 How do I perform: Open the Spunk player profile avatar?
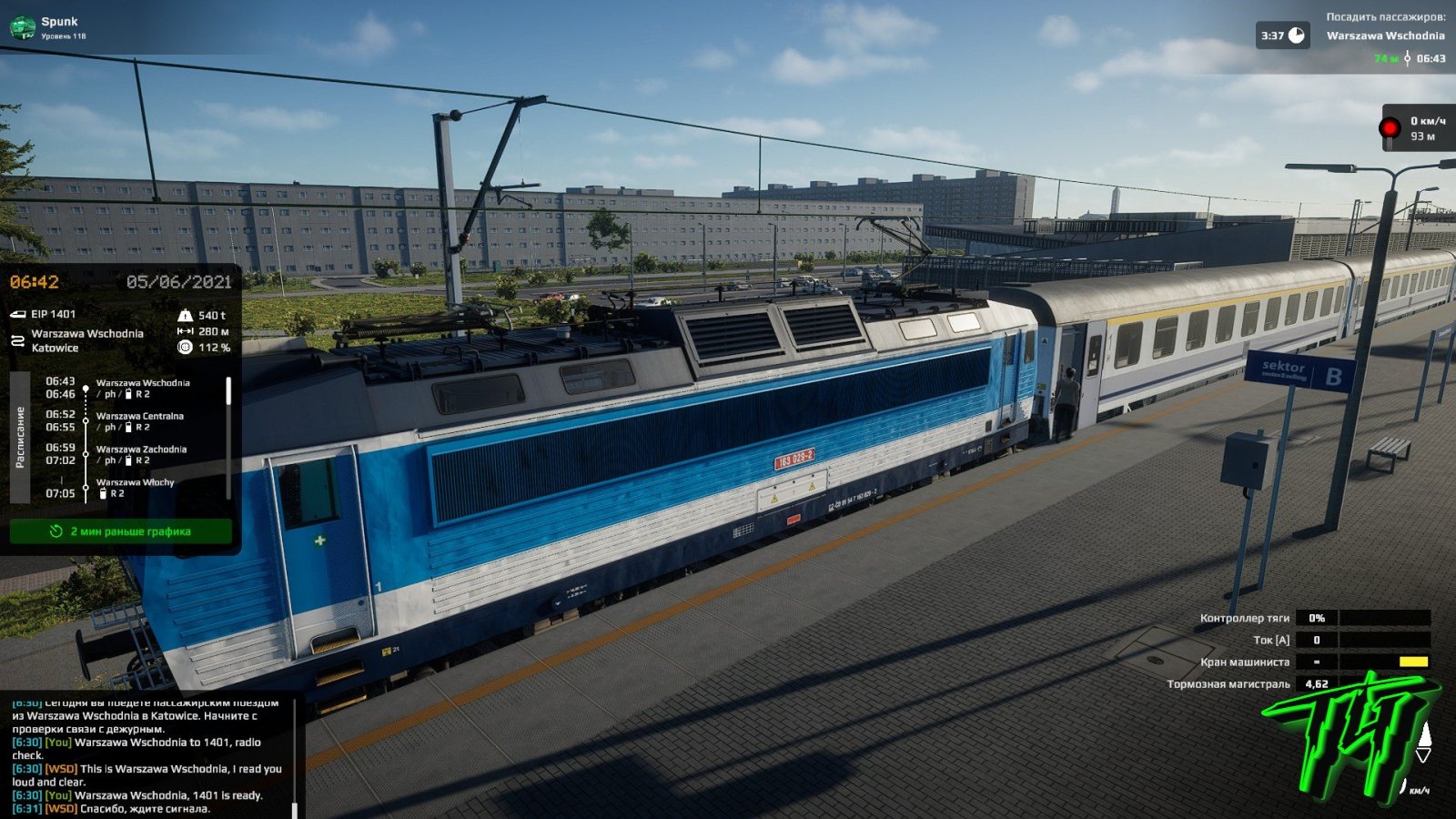click(x=22, y=27)
